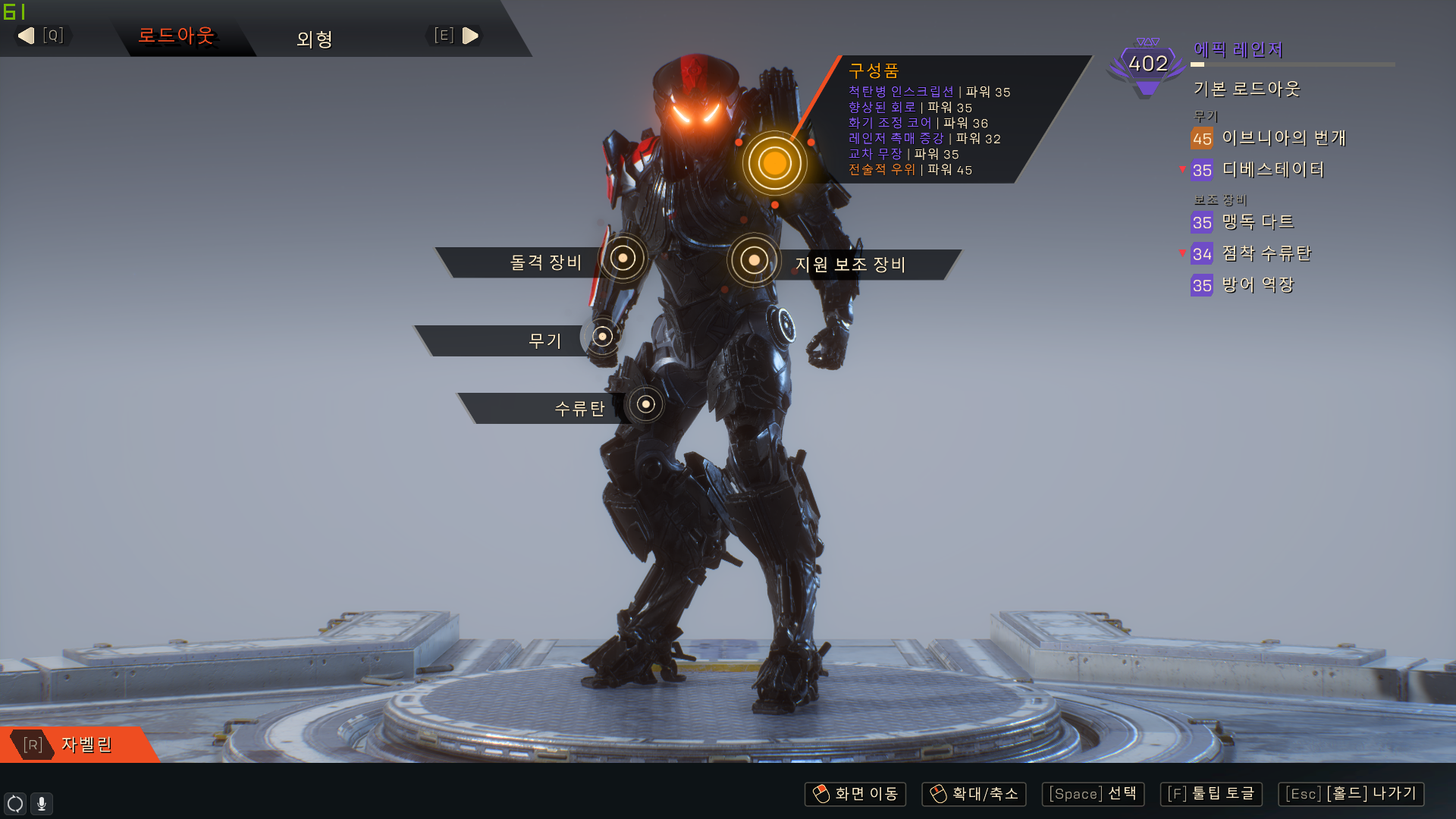Image resolution: width=1456 pixels, height=819 pixels.
Task: Choose the 점착 수류탄 gear entry
Action: coord(1266,254)
